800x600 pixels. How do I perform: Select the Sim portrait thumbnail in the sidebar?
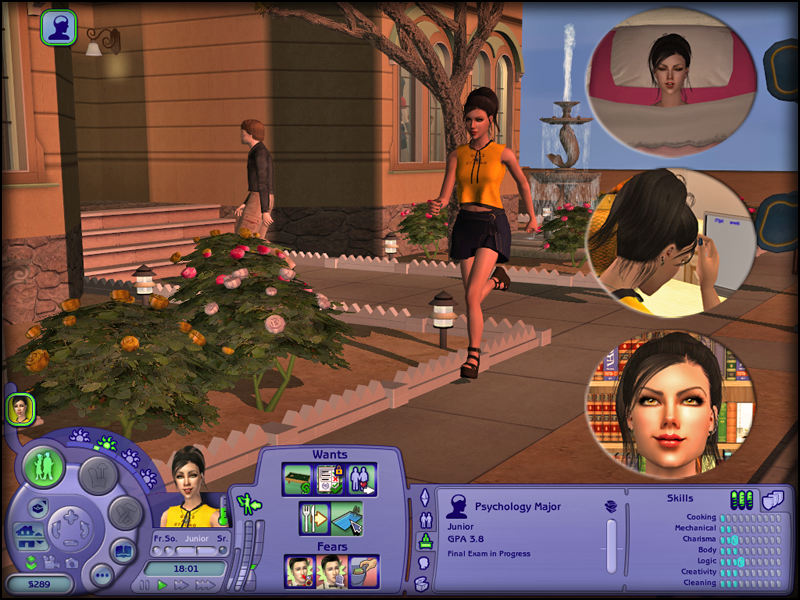click(x=20, y=407)
